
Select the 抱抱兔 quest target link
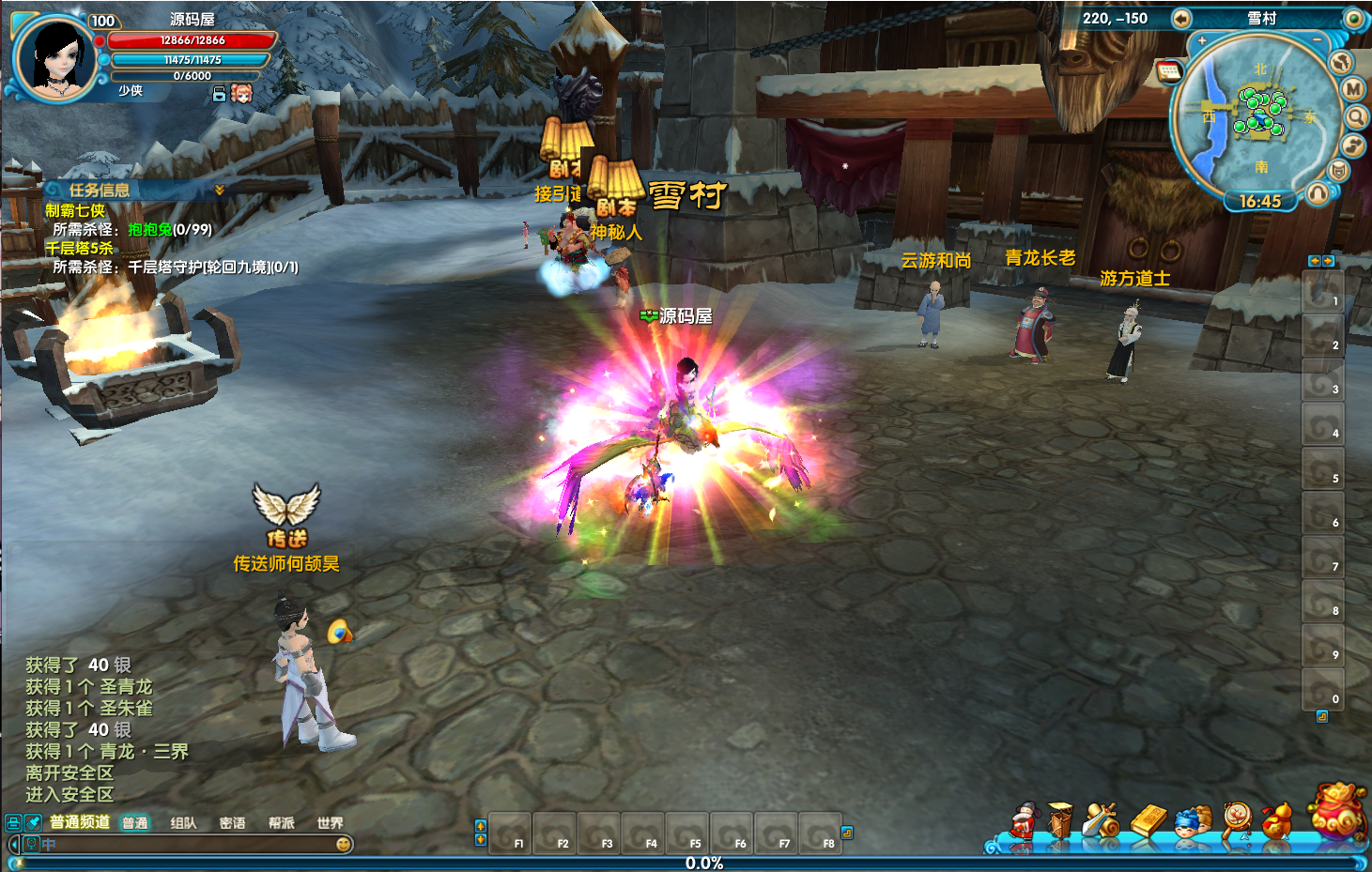pos(150,229)
